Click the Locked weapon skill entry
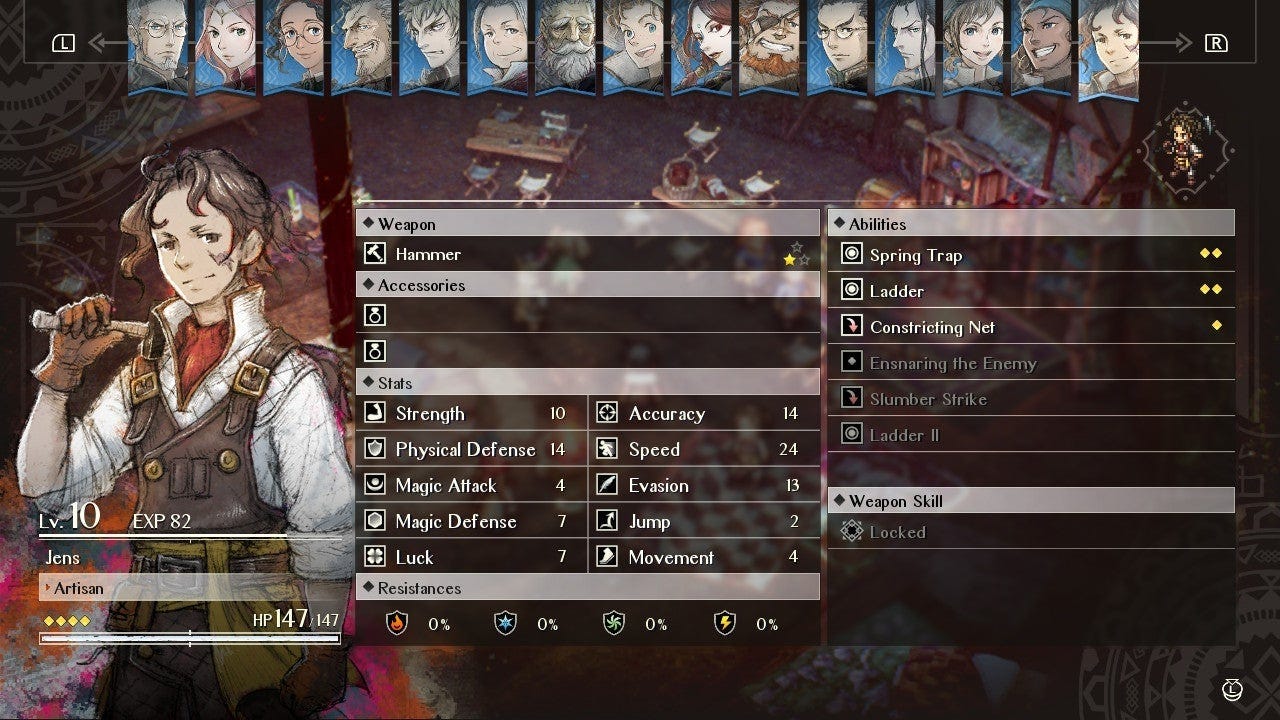 click(1030, 532)
